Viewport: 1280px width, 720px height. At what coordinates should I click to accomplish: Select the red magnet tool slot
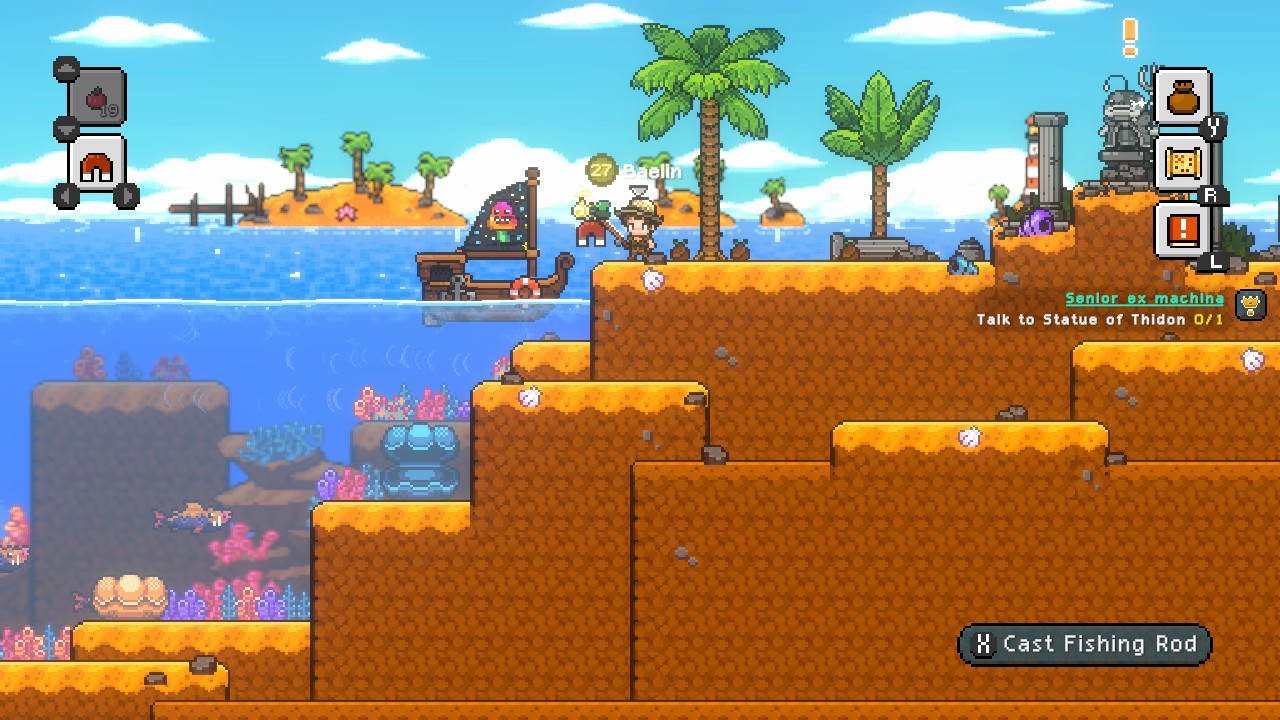click(97, 165)
